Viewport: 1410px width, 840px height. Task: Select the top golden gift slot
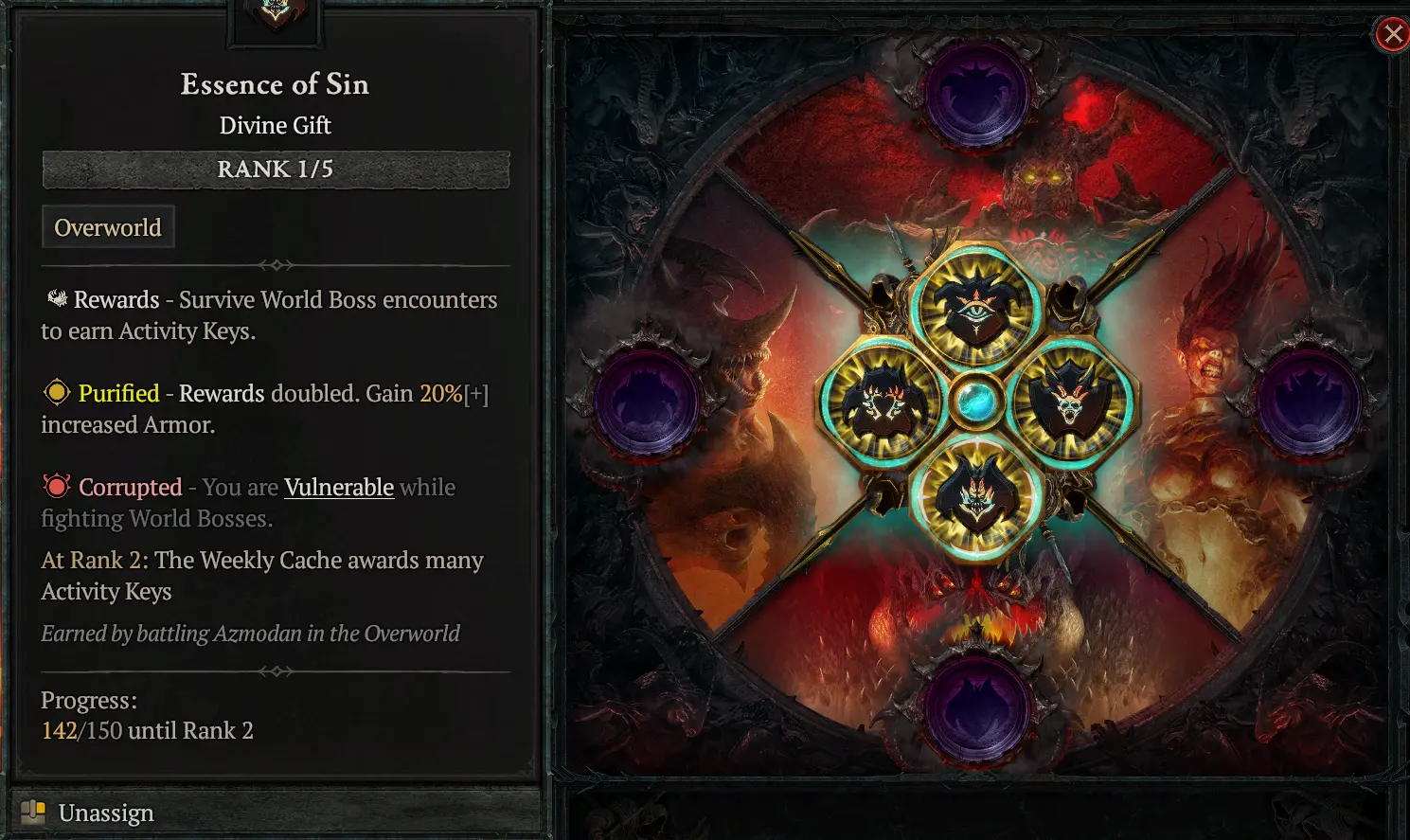[975, 307]
